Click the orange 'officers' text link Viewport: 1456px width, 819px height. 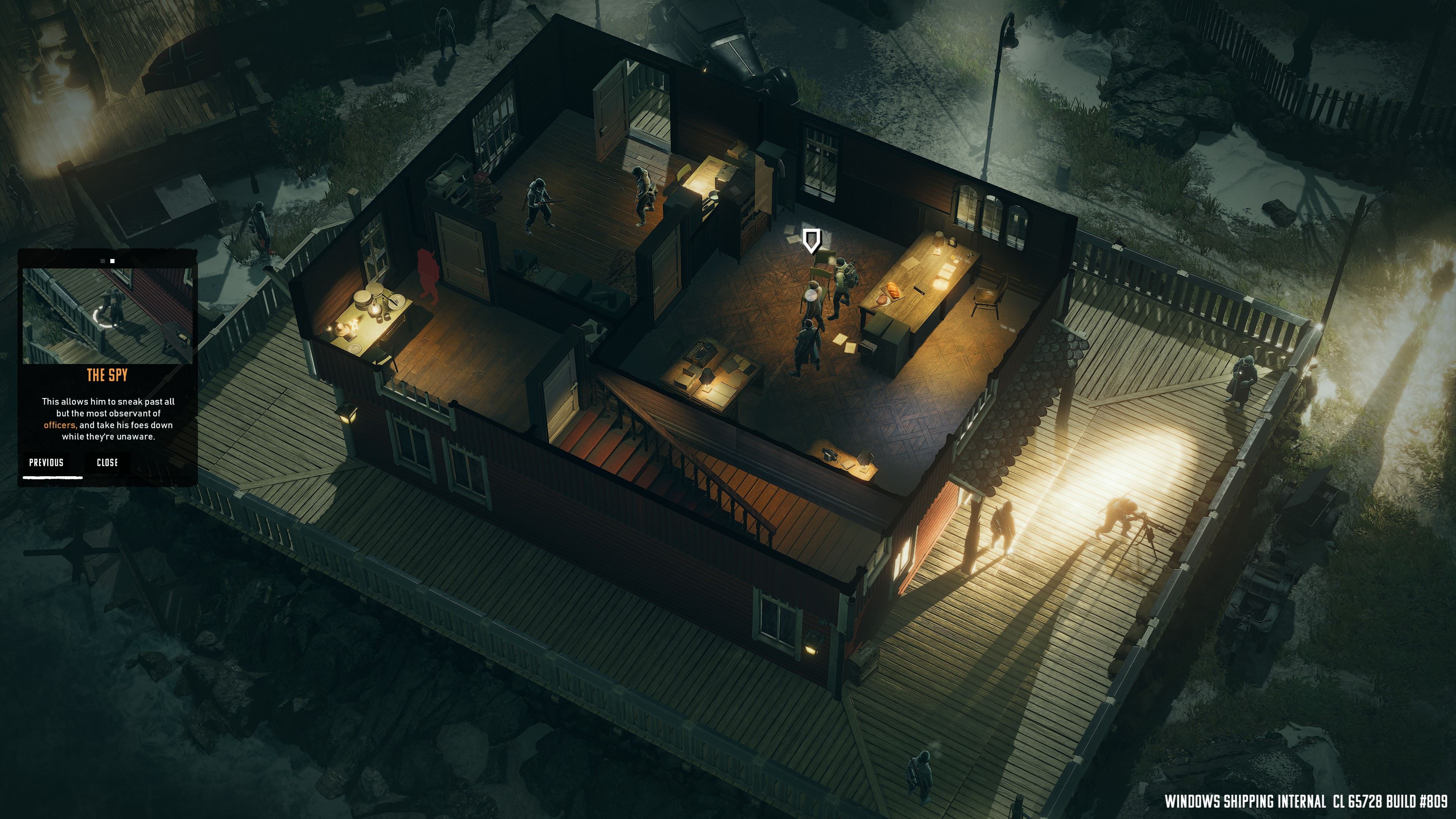(61, 425)
